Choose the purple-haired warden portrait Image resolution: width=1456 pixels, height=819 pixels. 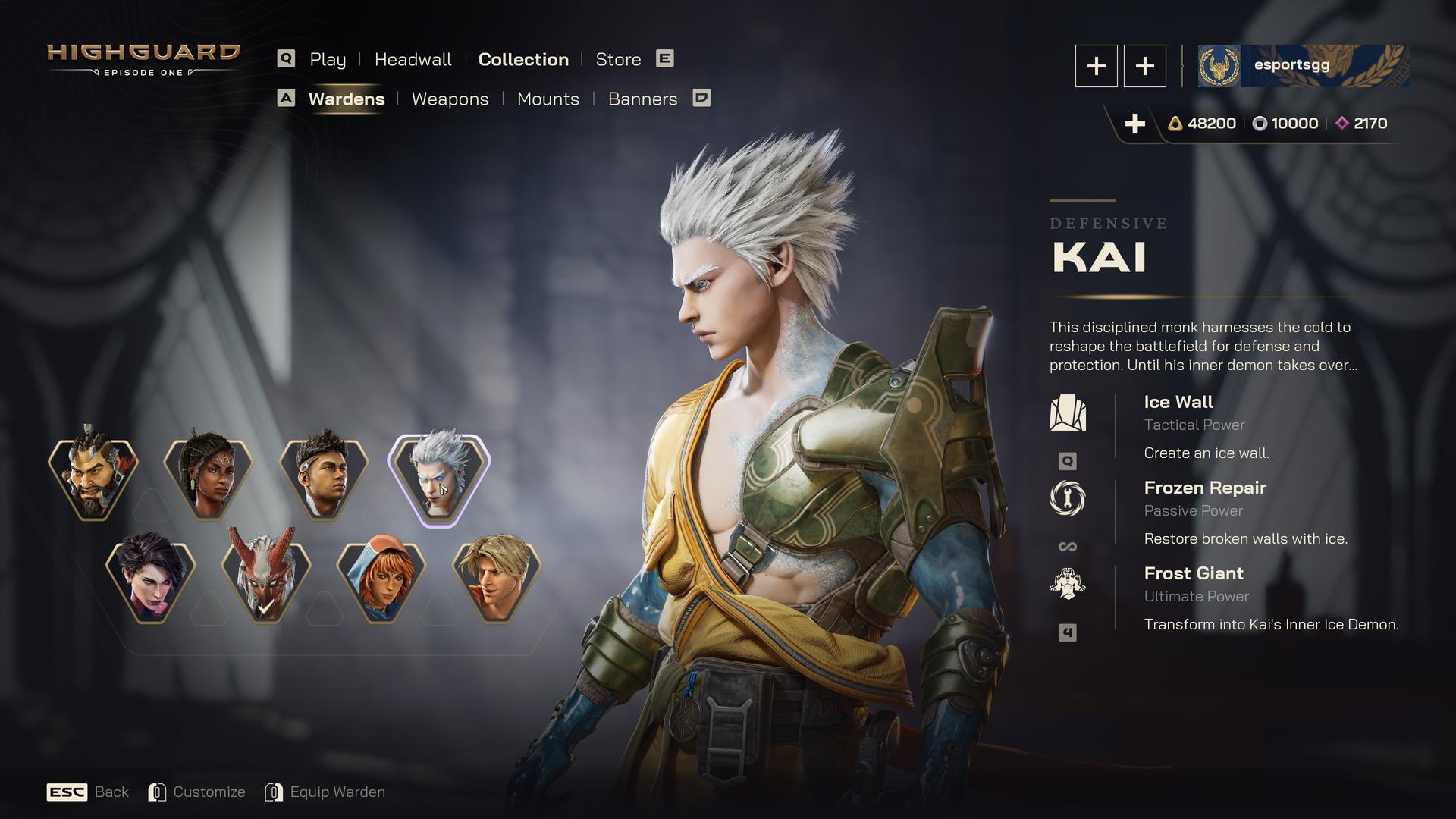coord(151,580)
